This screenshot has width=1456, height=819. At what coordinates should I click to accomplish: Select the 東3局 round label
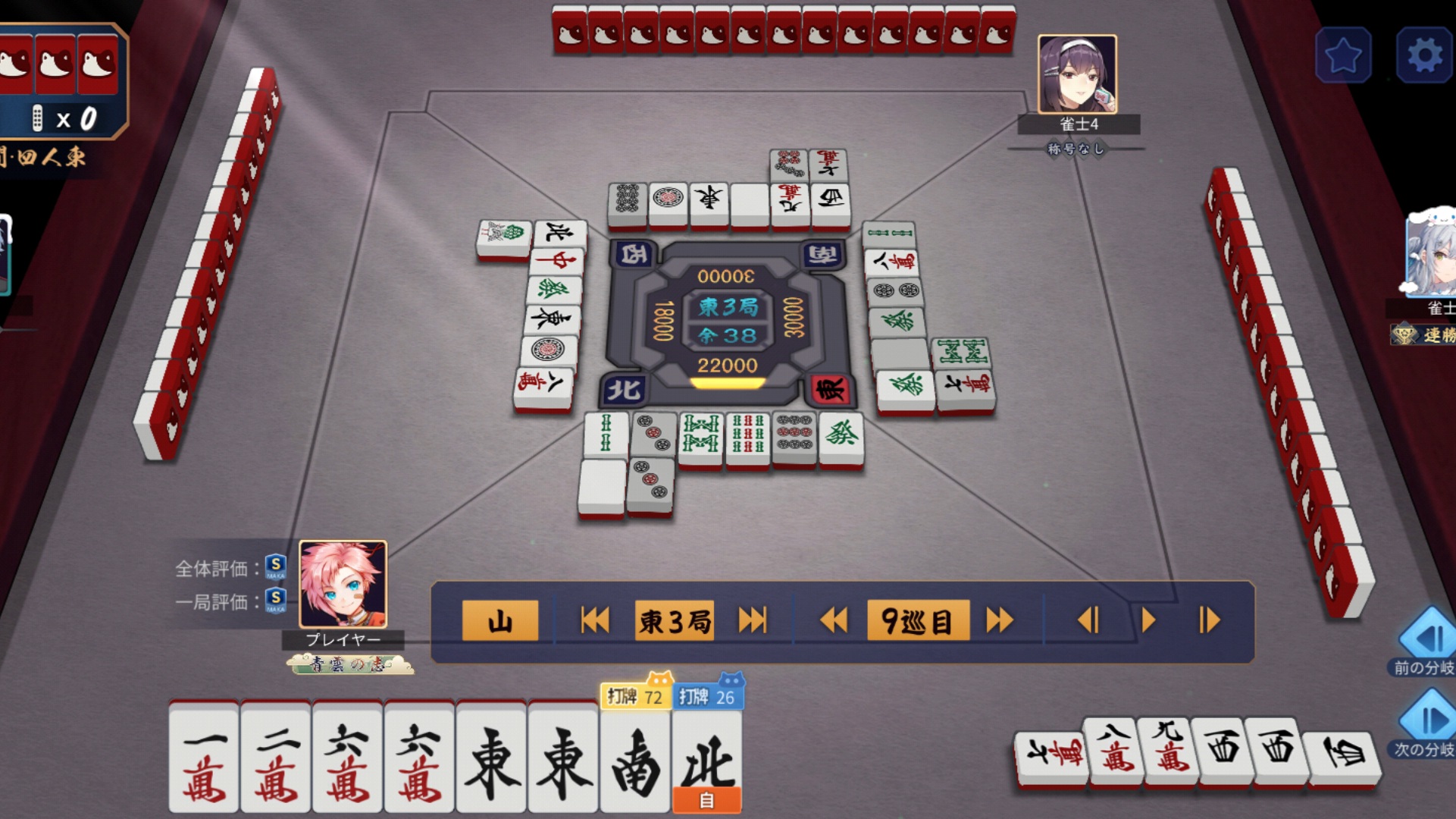click(675, 621)
